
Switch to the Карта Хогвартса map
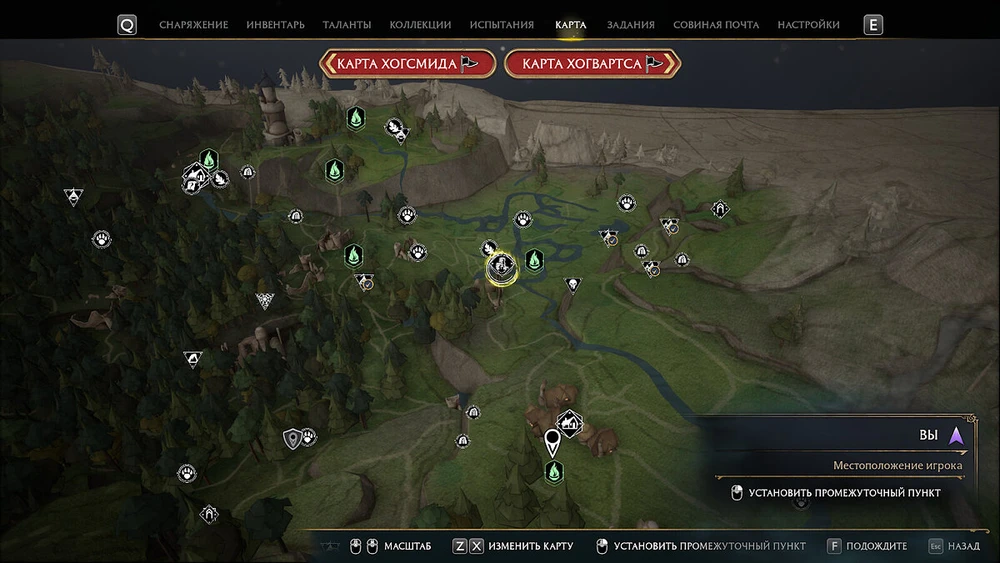593,64
